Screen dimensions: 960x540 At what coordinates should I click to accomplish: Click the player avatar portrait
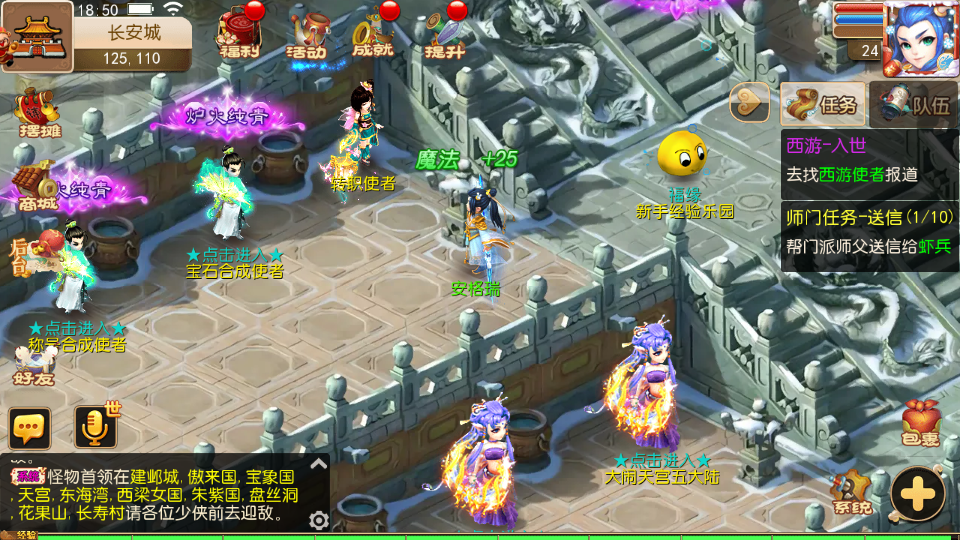(920, 38)
